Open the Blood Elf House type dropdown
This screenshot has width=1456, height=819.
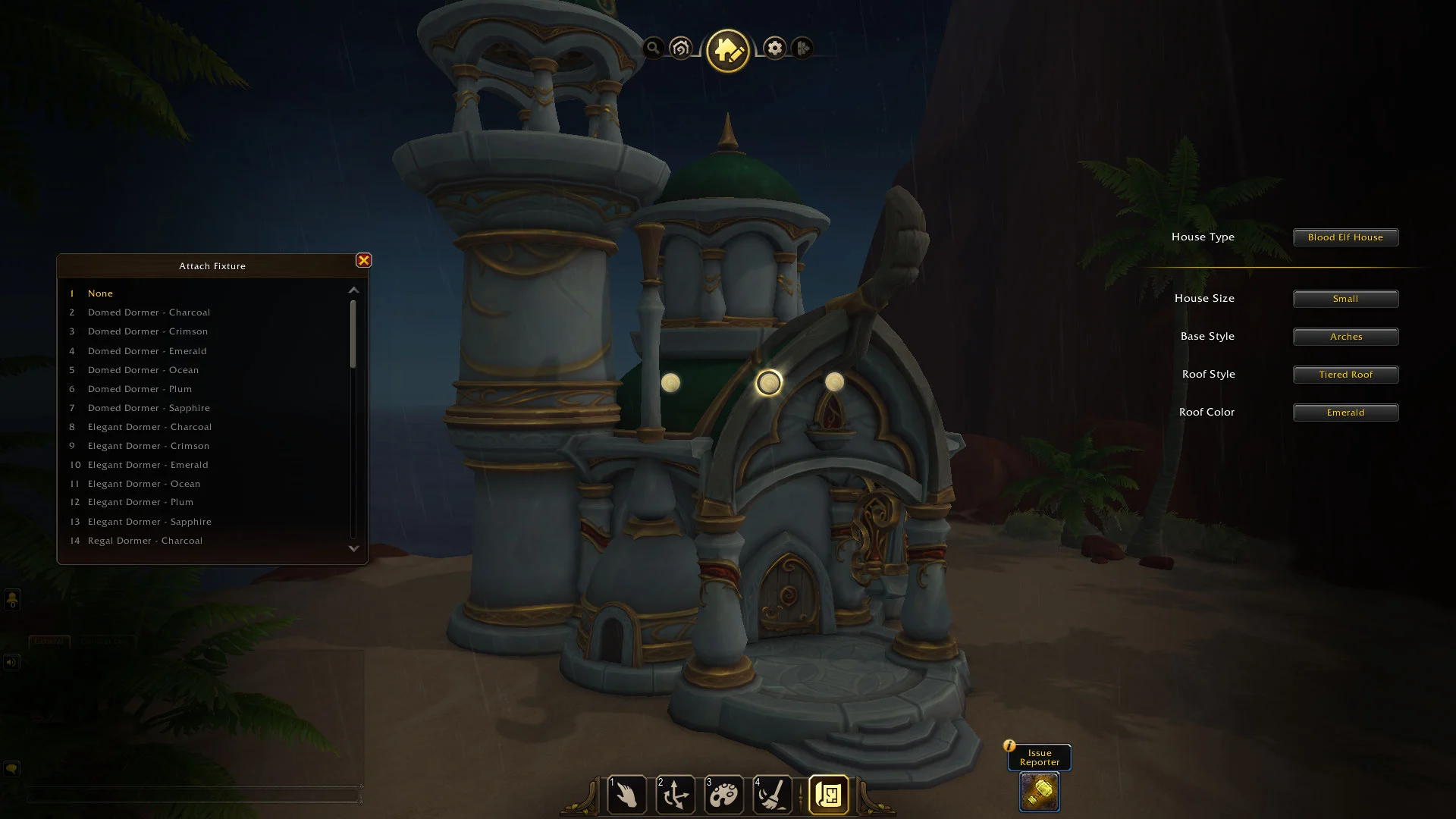coord(1345,237)
